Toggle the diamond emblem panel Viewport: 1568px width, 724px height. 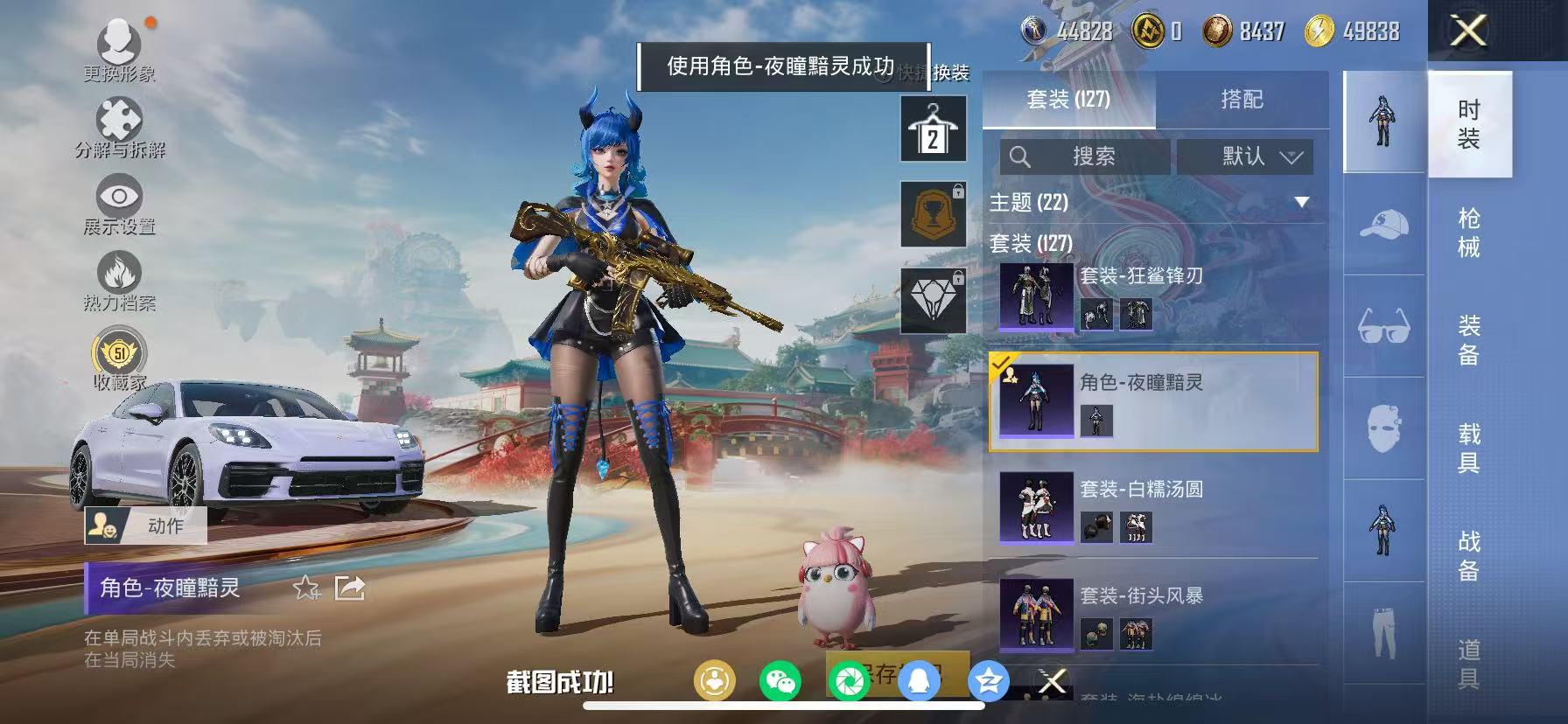tap(934, 300)
